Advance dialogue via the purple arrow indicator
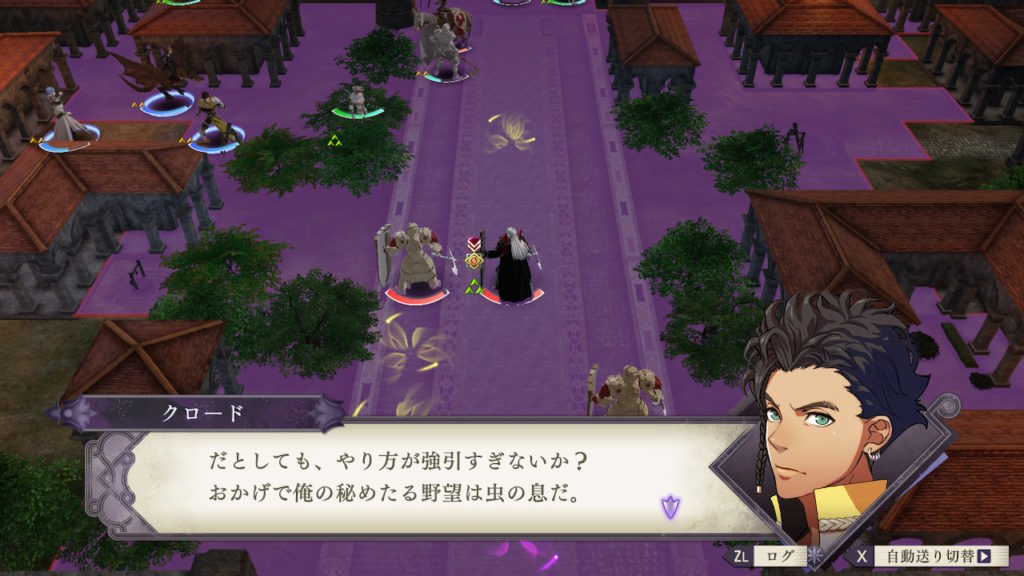Screen dimensions: 1024x576 (668, 506)
